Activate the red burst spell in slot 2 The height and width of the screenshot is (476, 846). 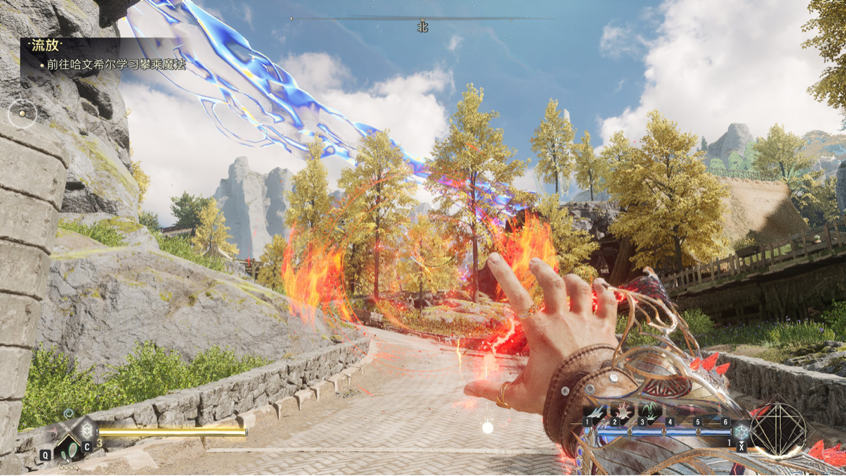click(x=622, y=410)
